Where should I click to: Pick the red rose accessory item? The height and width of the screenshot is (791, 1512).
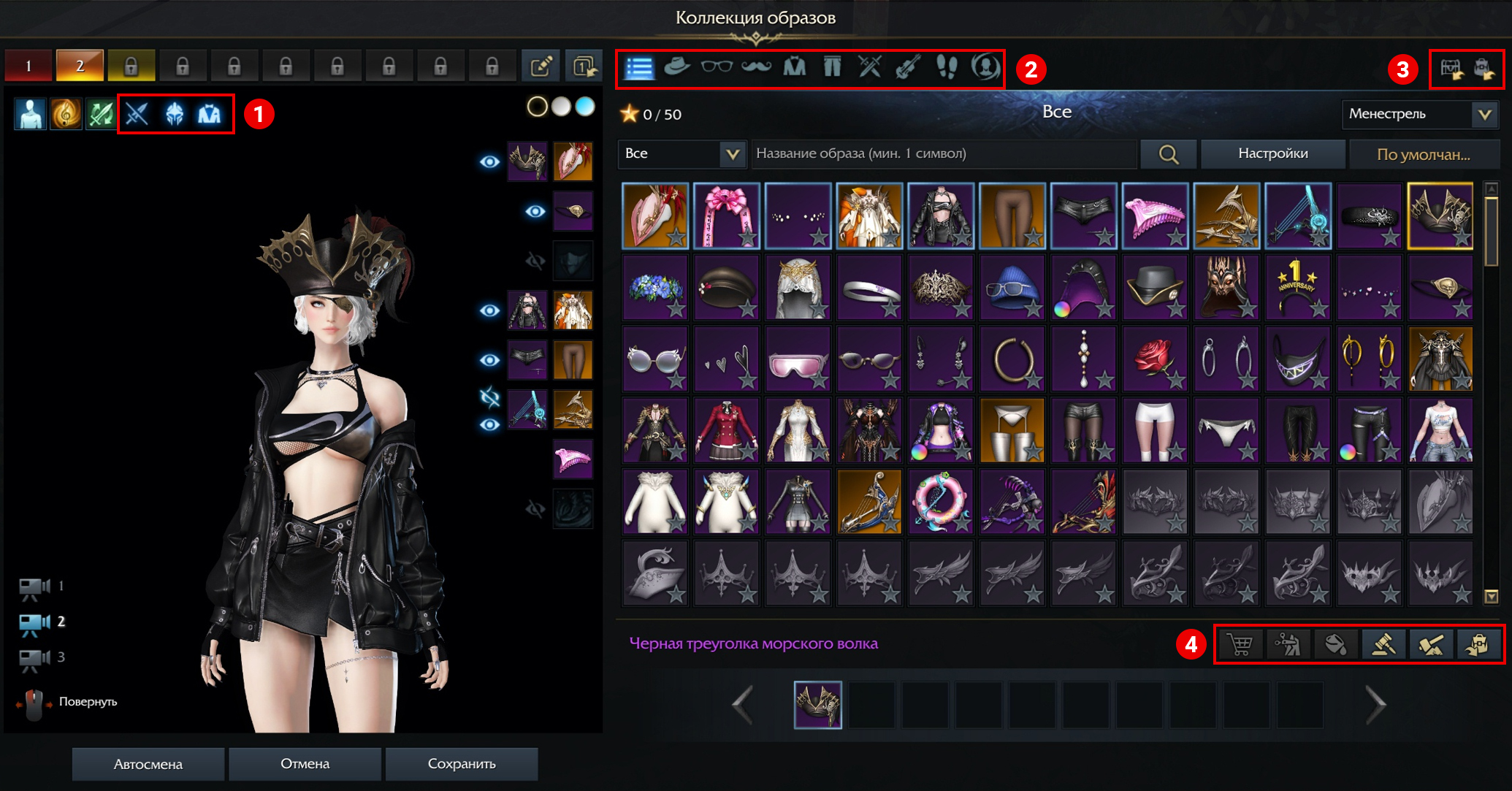1155,359
